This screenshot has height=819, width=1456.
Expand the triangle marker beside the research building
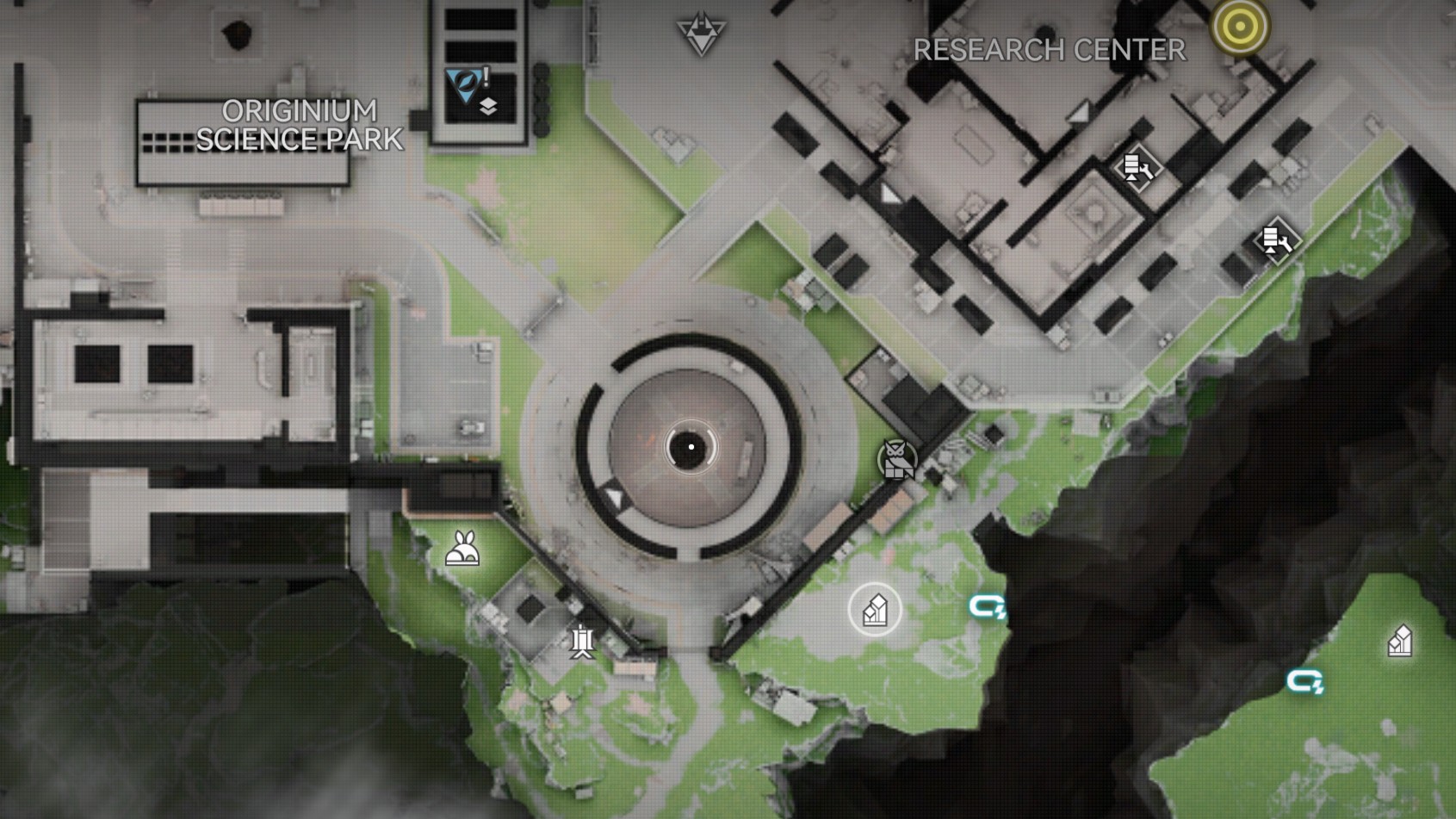tap(889, 194)
